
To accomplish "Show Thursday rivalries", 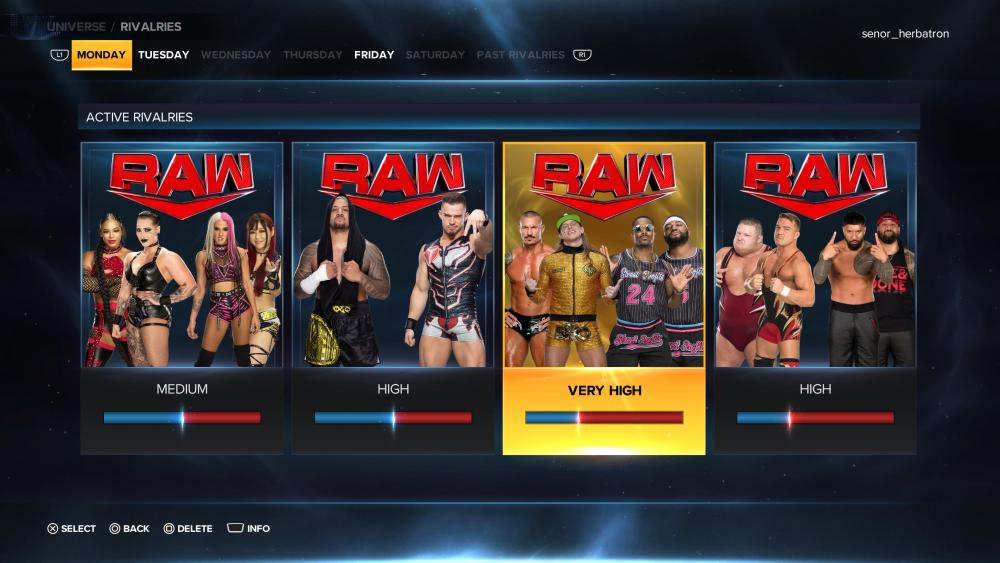I will (313, 55).
